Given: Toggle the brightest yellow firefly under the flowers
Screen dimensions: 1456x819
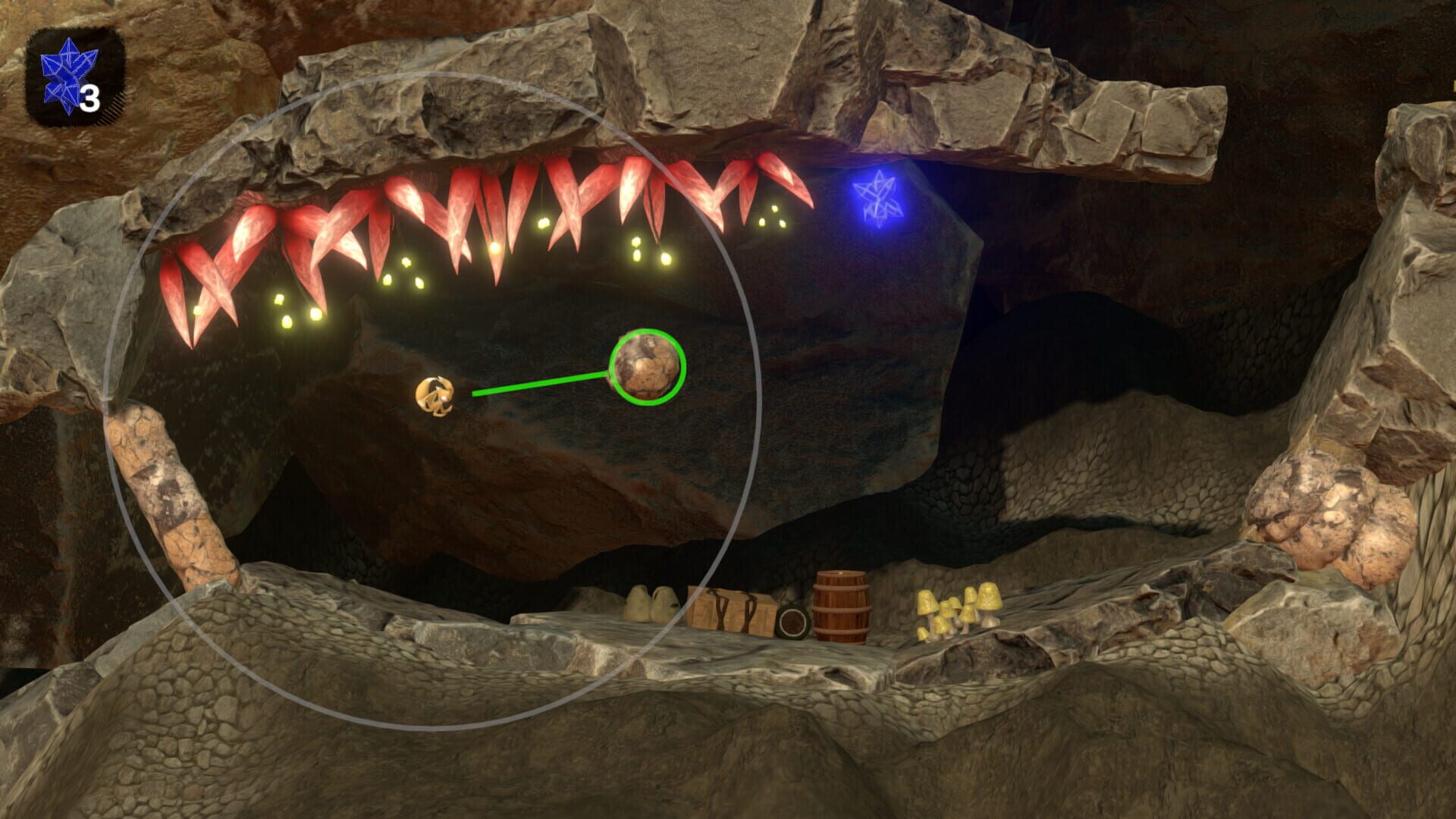Looking at the screenshot, I should pos(494,250).
